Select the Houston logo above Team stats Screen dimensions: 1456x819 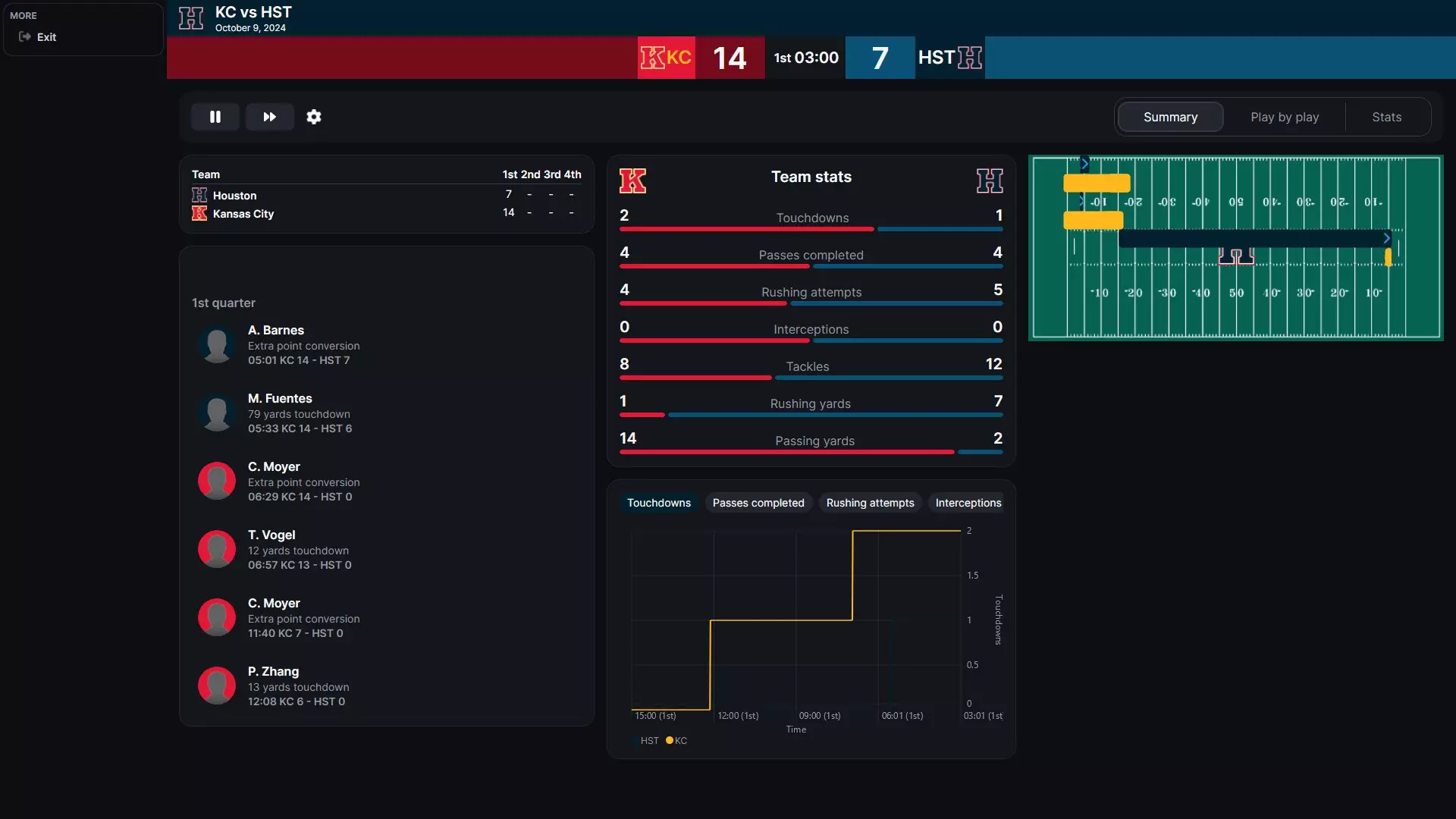(991, 180)
